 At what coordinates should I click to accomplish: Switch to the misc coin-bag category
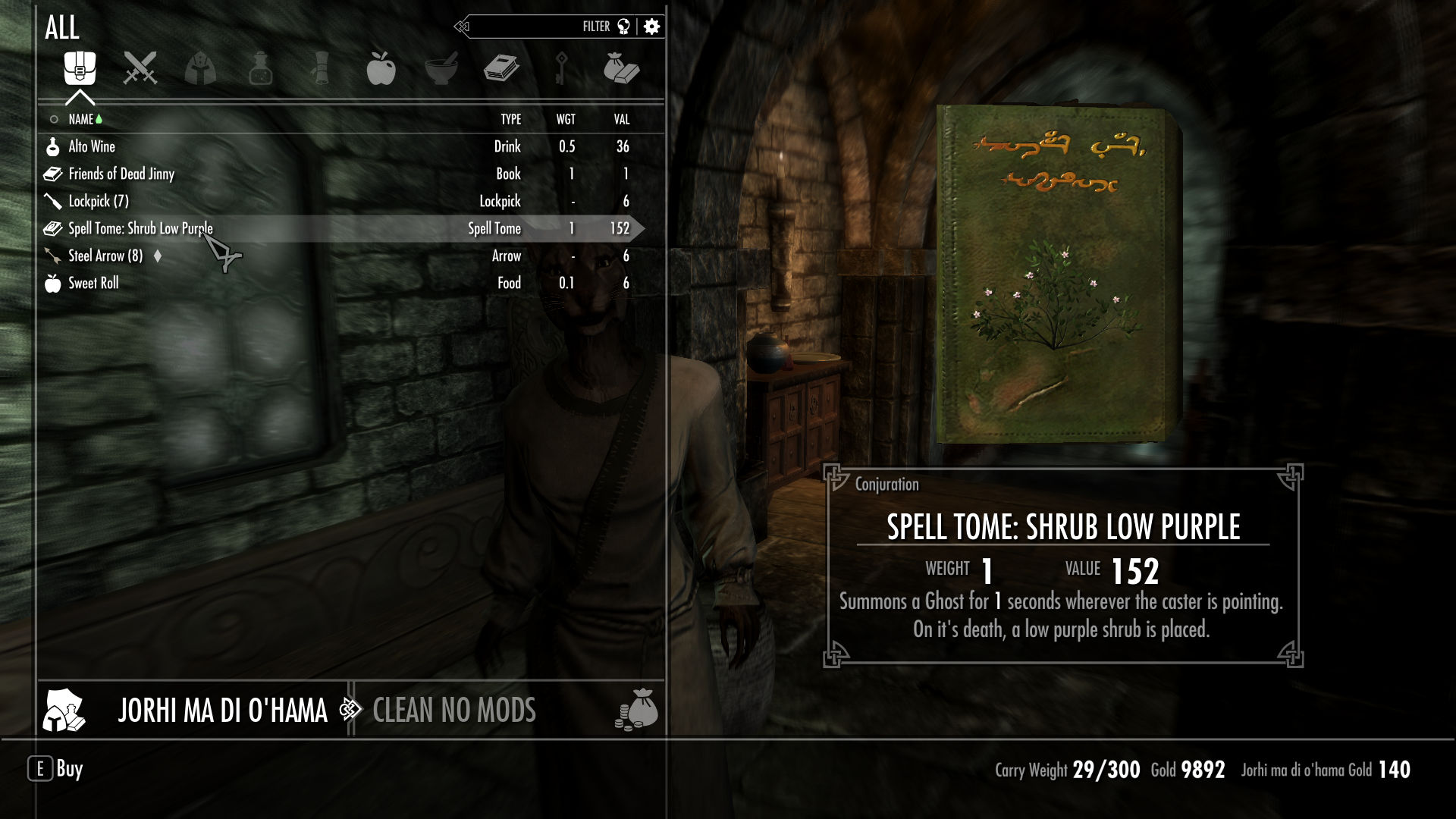click(621, 68)
